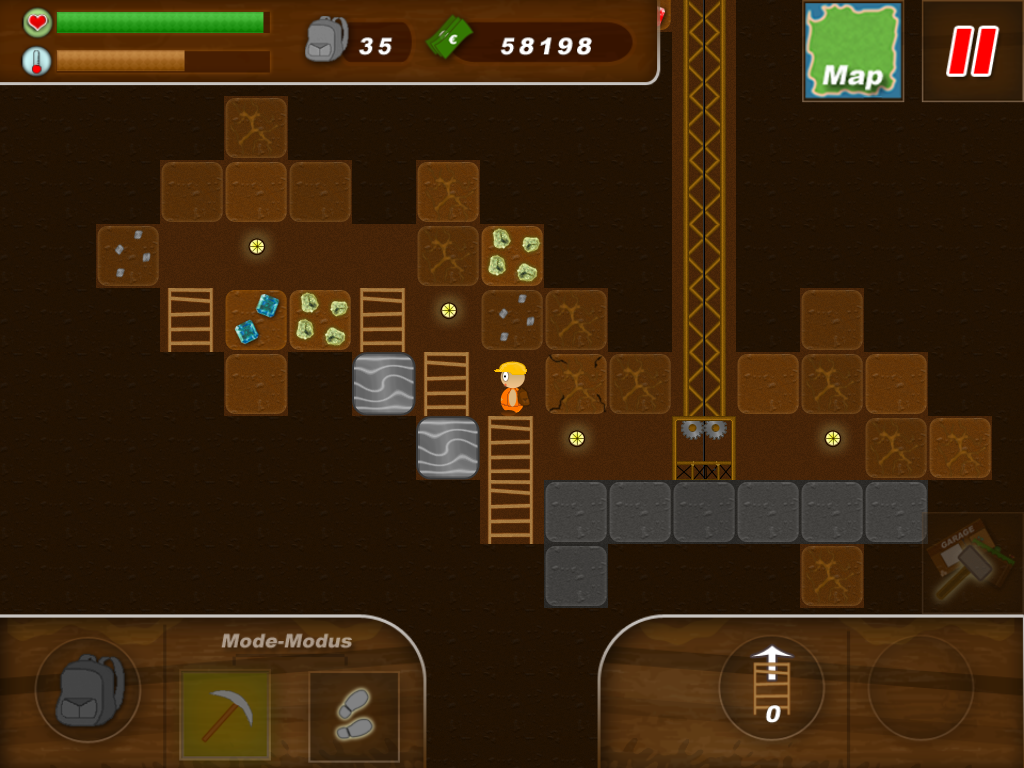This screenshot has height=768, width=1024.
Task: Select the pickaxe dig mode
Action: coord(225,715)
